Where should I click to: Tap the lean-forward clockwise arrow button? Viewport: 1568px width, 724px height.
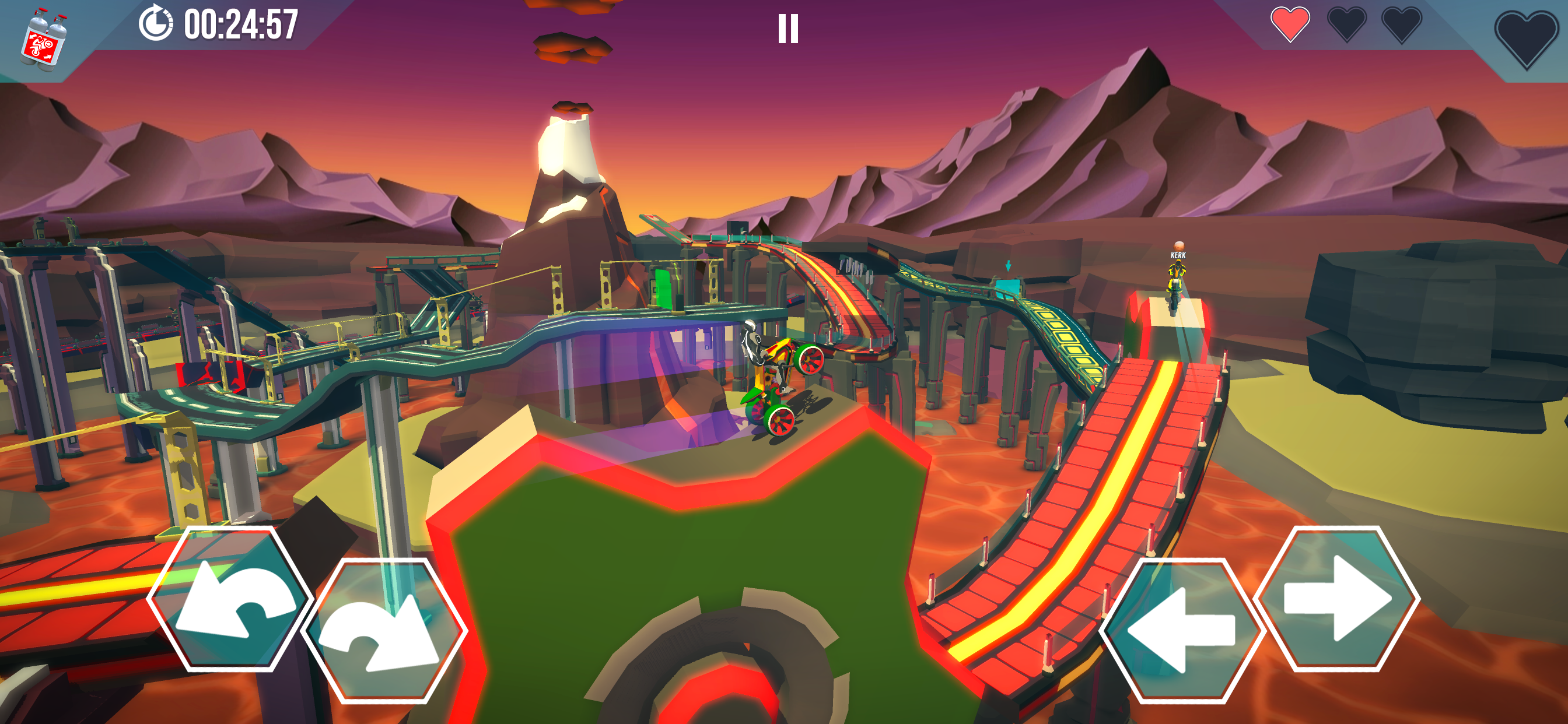pyautogui.click(x=384, y=630)
